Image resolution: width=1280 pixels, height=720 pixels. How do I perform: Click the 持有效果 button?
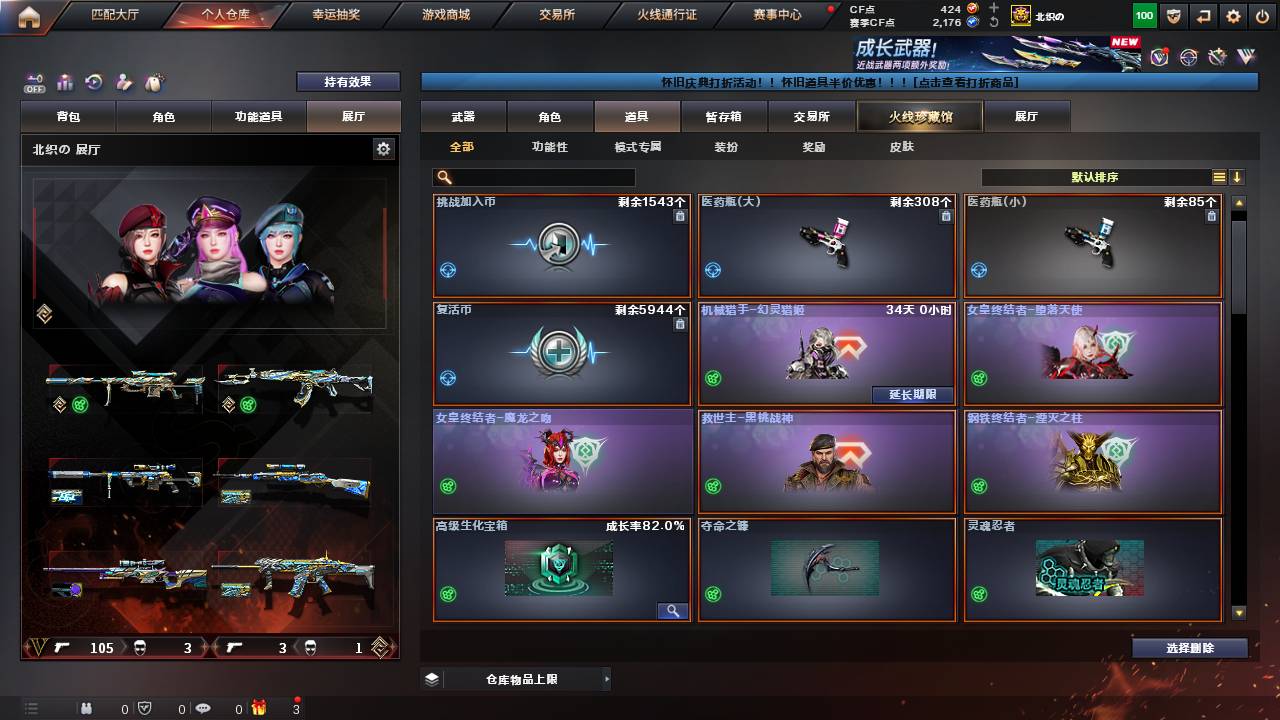pos(347,82)
